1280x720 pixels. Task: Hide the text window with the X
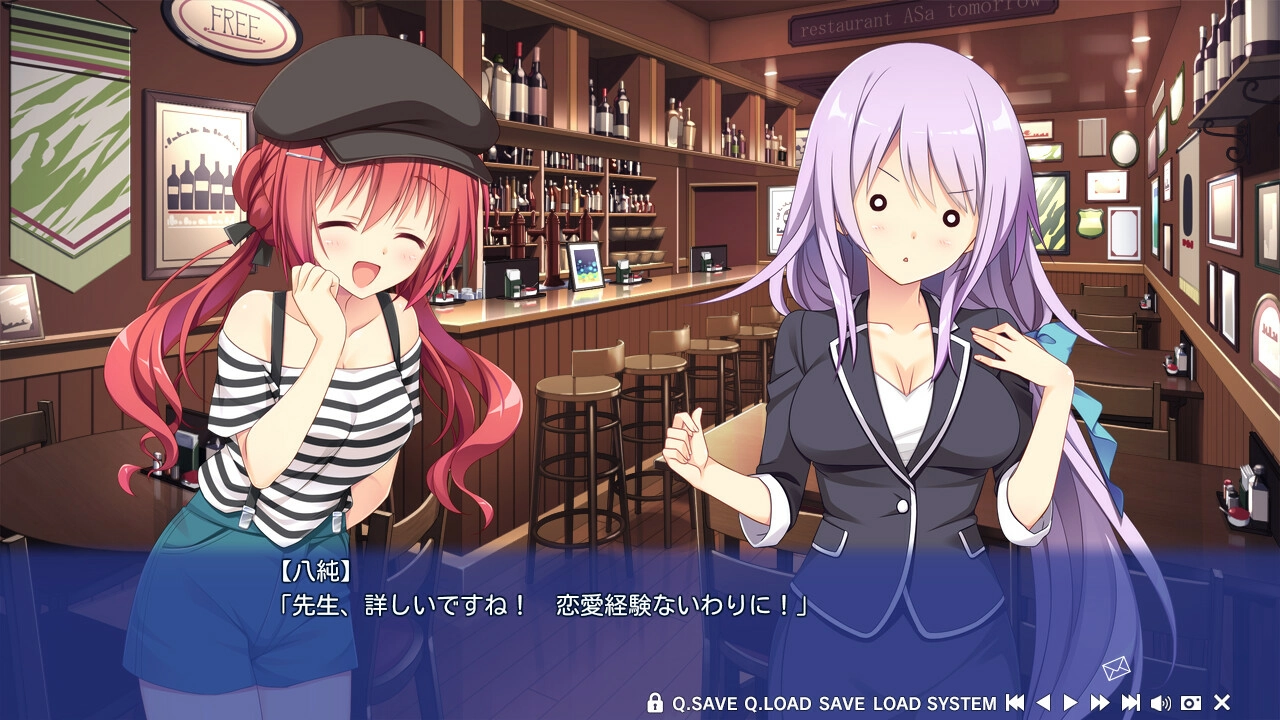tap(1221, 703)
